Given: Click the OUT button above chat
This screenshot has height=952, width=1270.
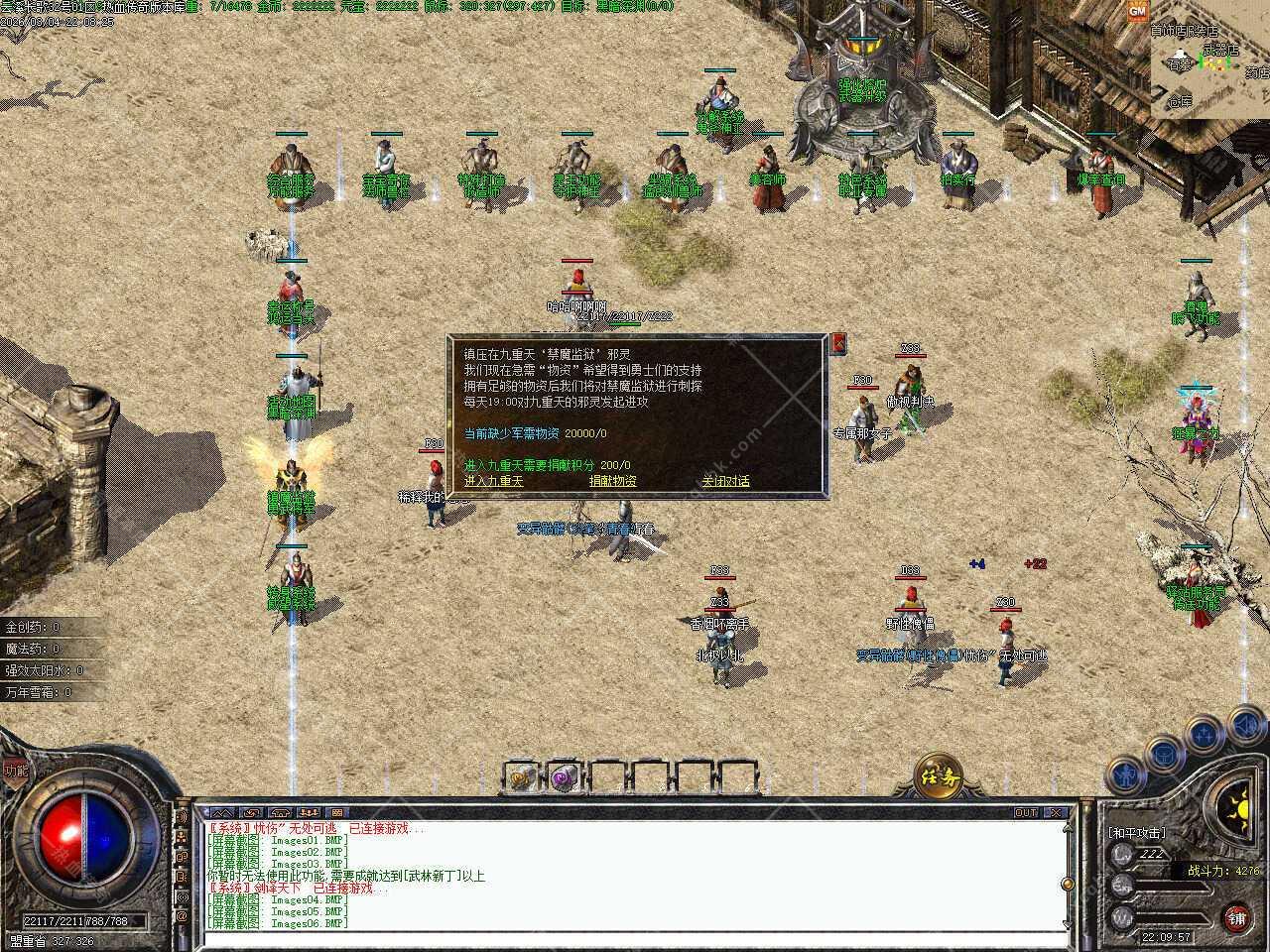Looking at the screenshot, I should pyautogui.click(x=1026, y=813).
